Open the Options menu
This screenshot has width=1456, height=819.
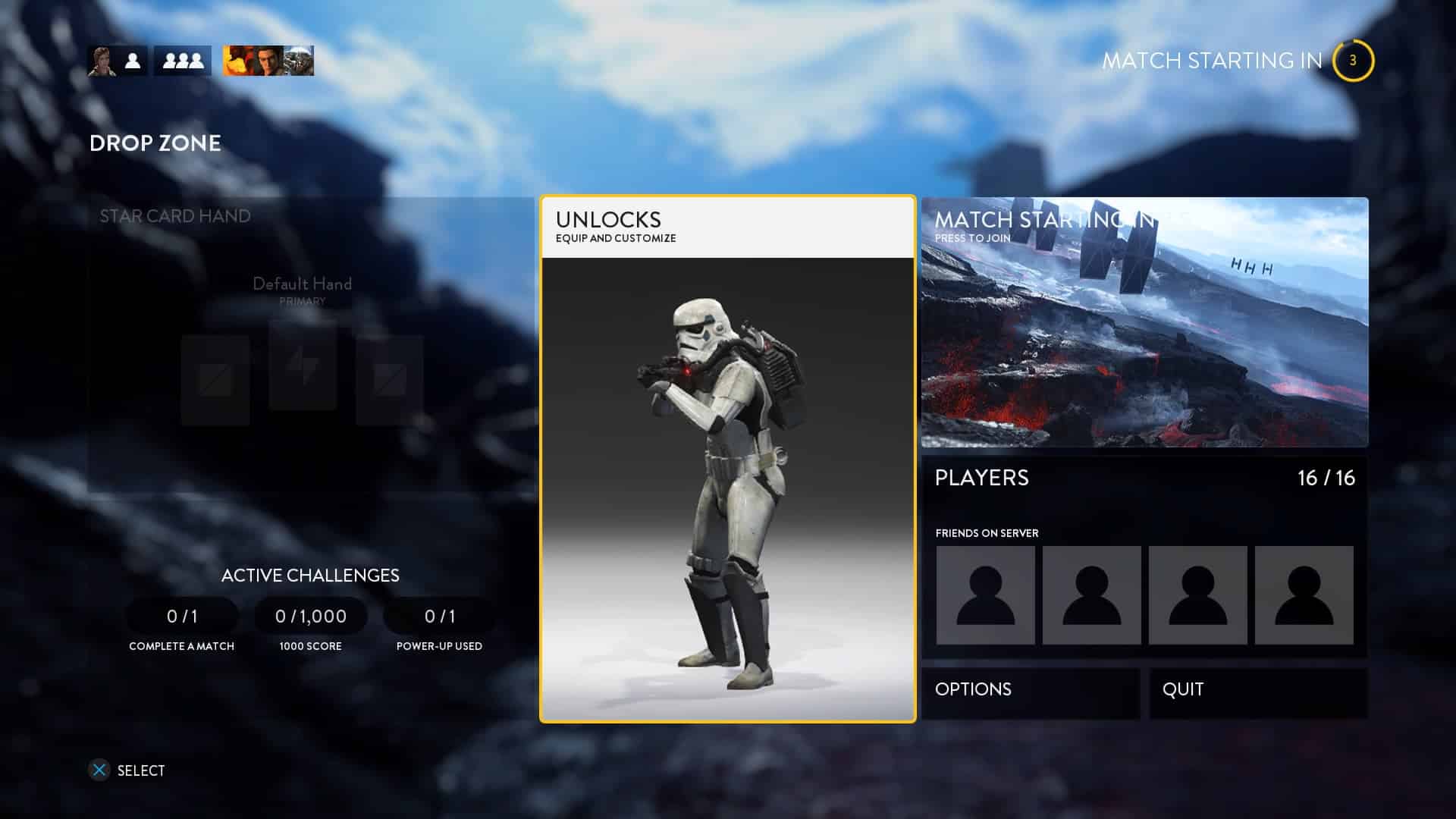[1031, 689]
